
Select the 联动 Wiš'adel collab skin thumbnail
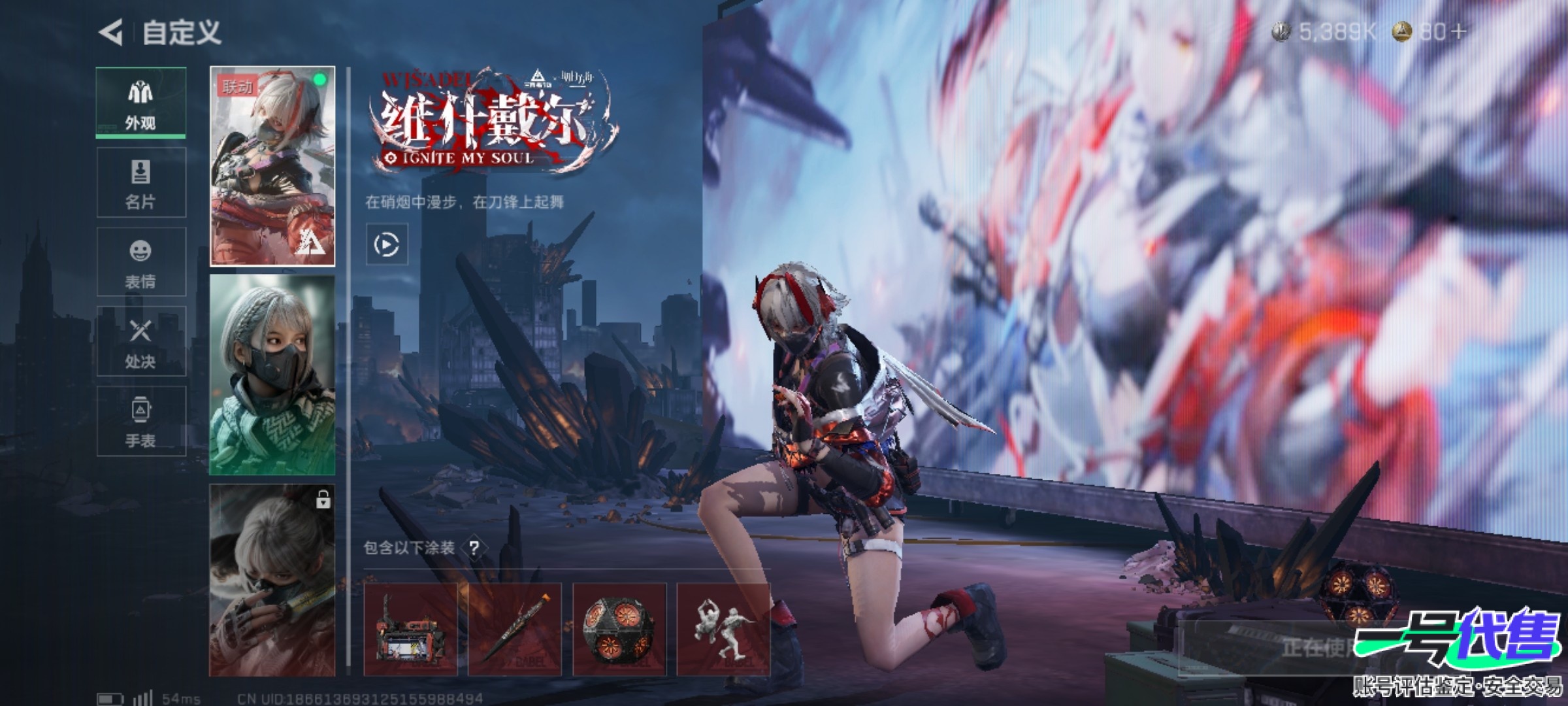(x=272, y=166)
